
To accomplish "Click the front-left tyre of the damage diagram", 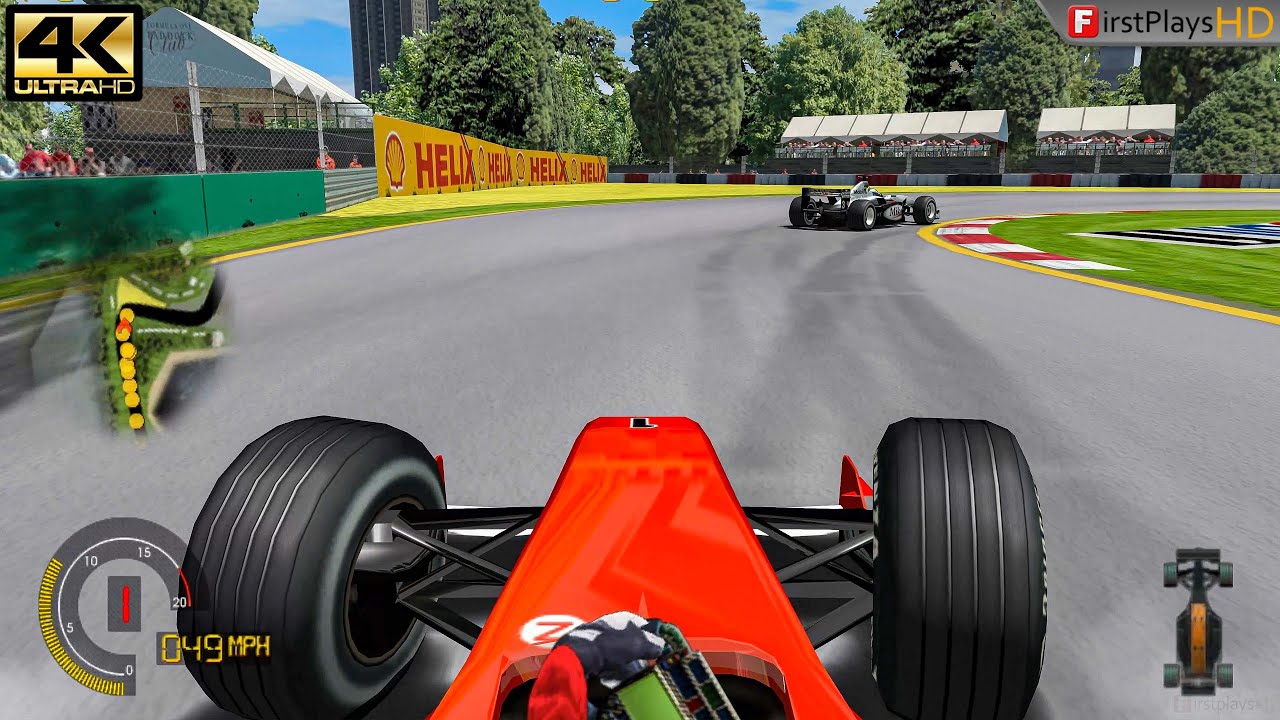I will (x=1170, y=575).
